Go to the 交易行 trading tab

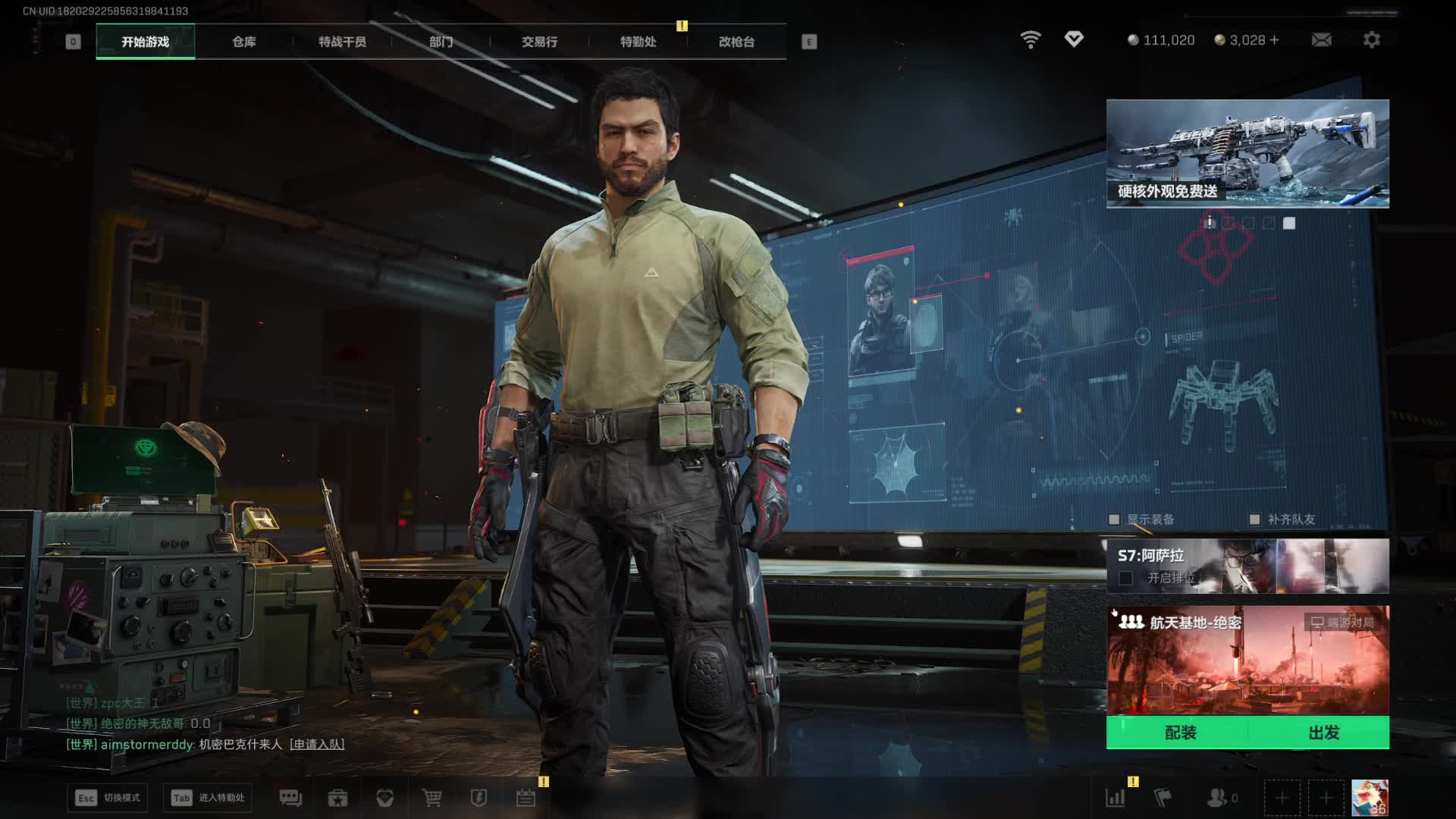pyautogui.click(x=539, y=42)
